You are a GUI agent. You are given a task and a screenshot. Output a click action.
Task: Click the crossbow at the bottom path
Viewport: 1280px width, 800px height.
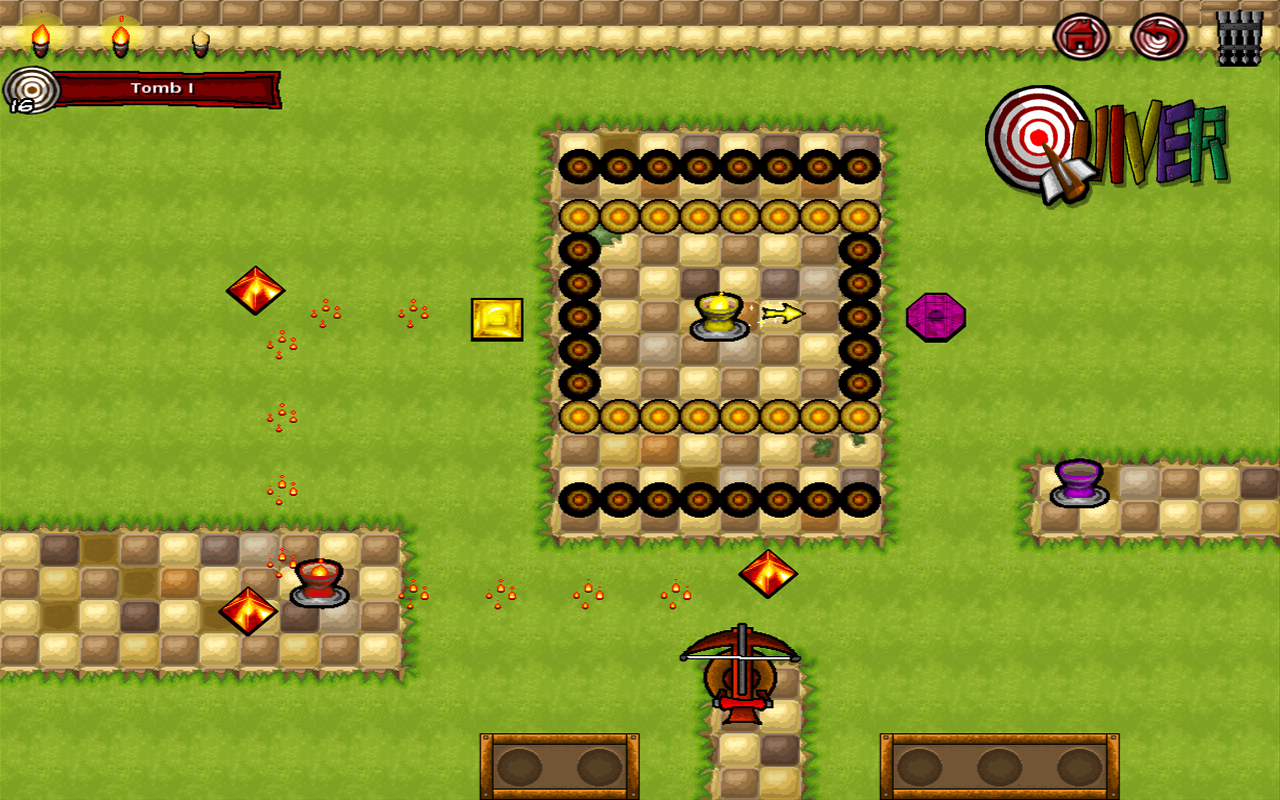[740, 675]
